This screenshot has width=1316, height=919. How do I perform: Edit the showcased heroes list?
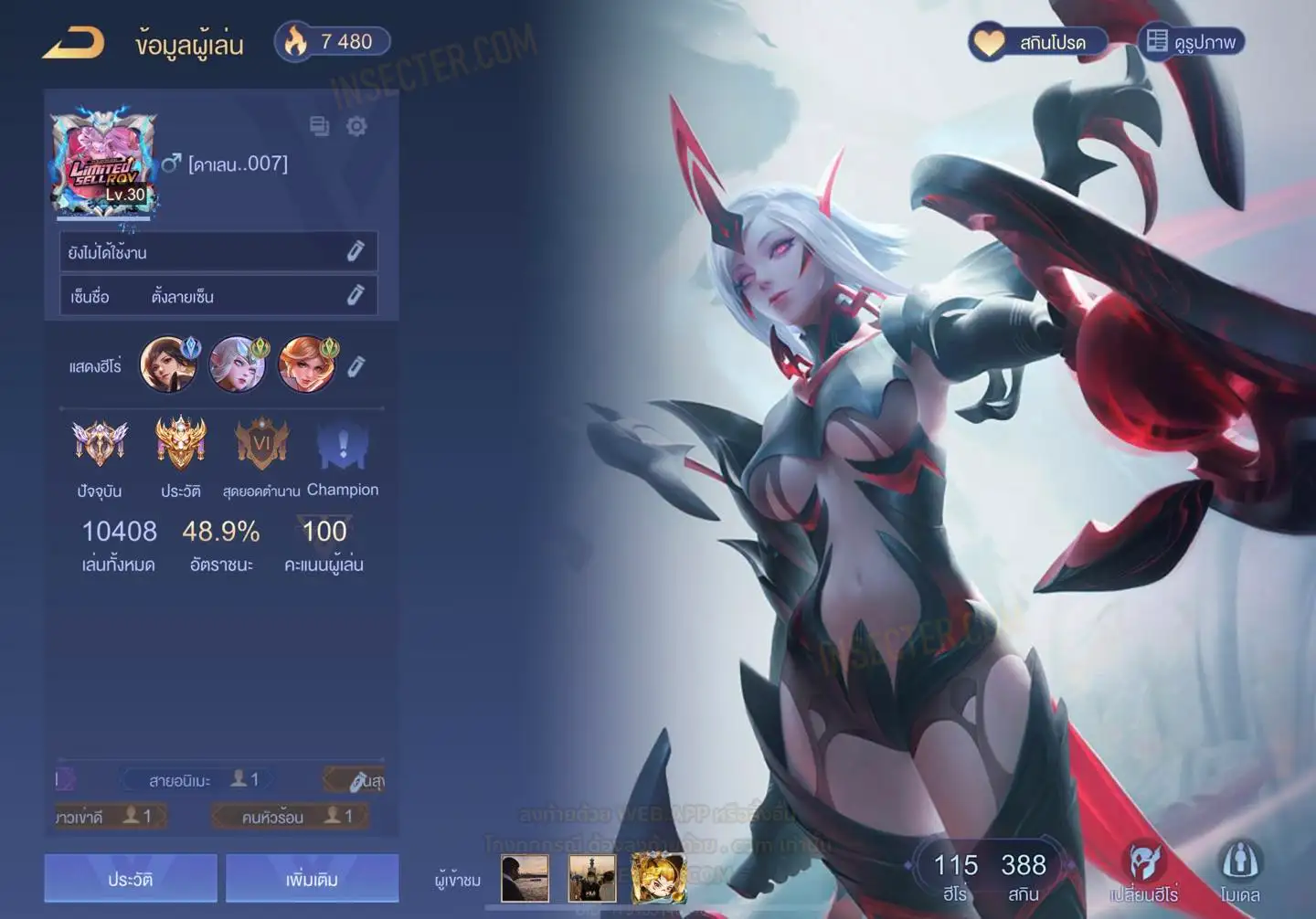click(356, 366)
